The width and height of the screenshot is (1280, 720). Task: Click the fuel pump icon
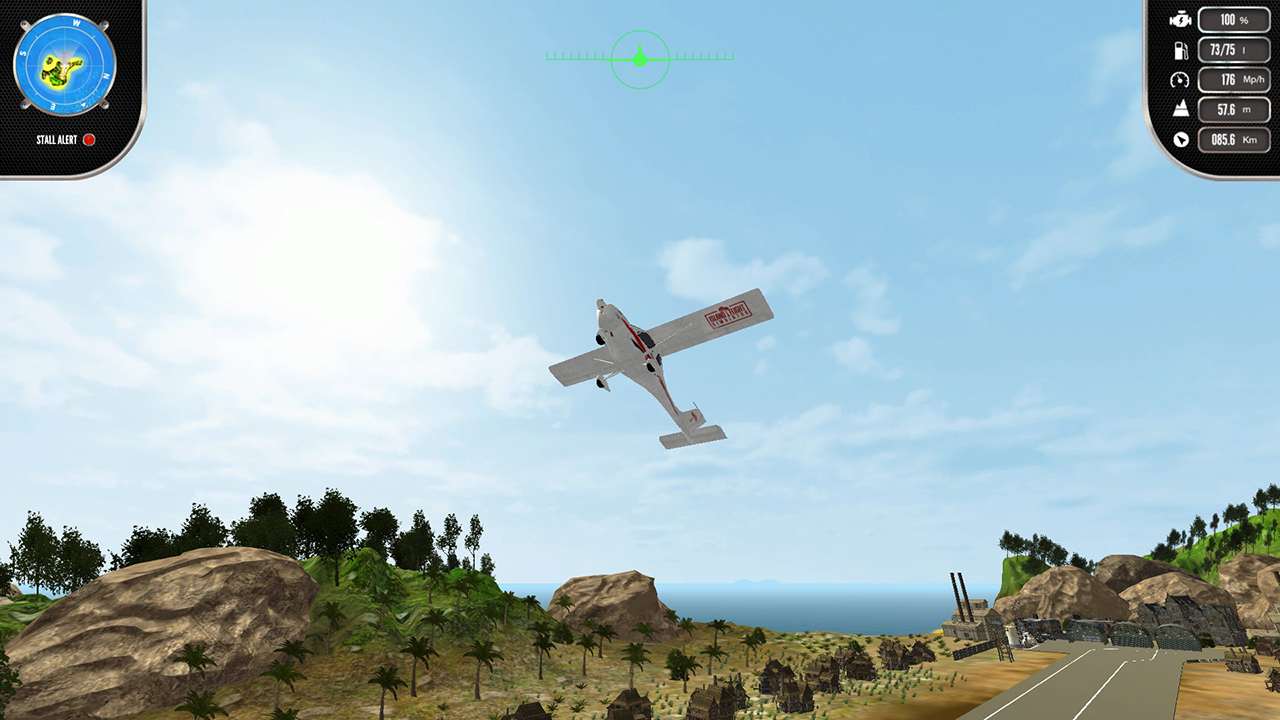1180,49
